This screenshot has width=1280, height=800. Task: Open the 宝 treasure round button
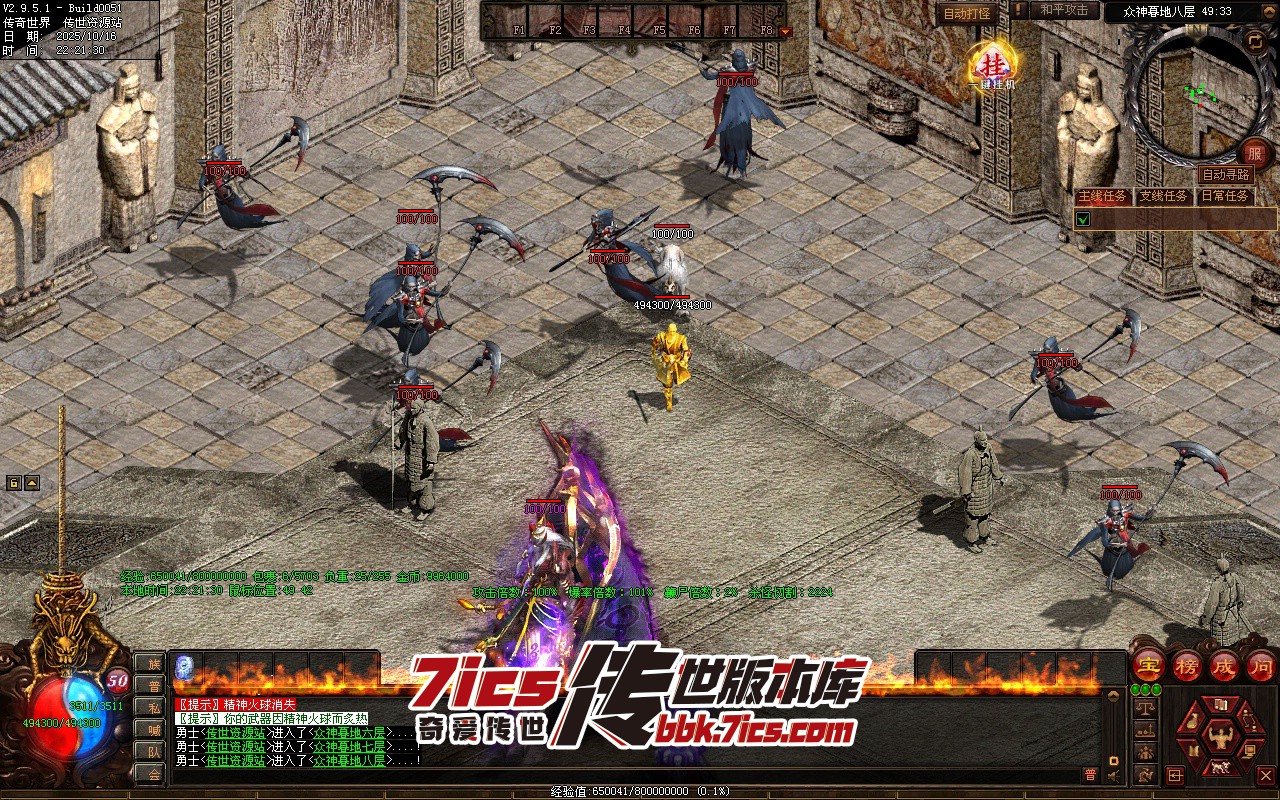point(1149,665)
